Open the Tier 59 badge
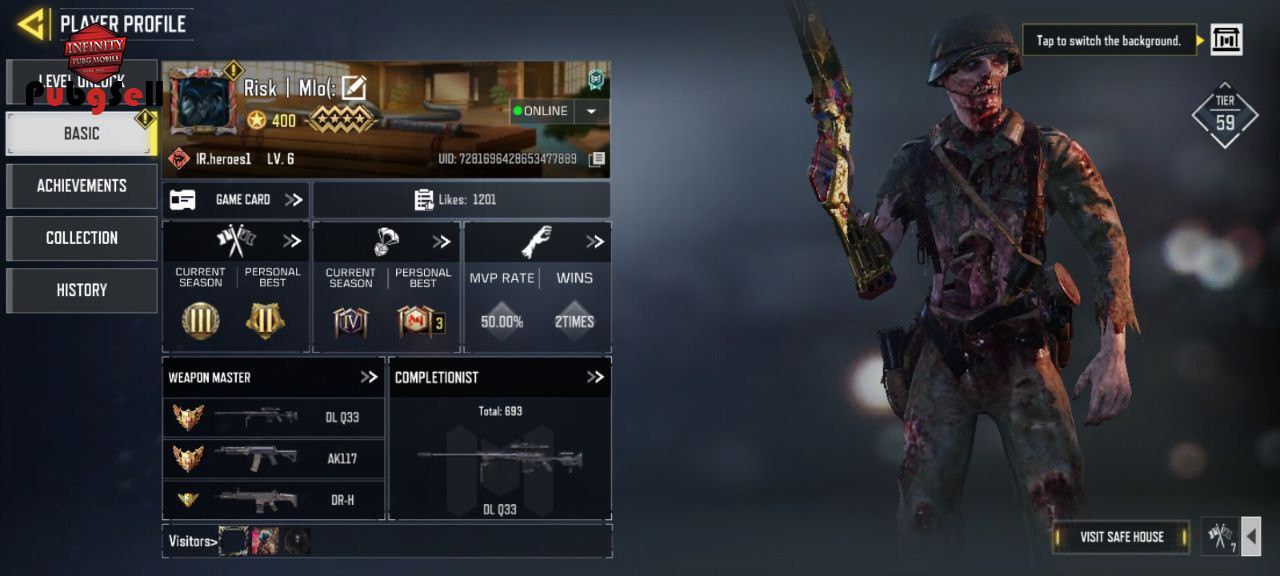The width and height of the screenshot is (1280, 576). [1224, 116]
